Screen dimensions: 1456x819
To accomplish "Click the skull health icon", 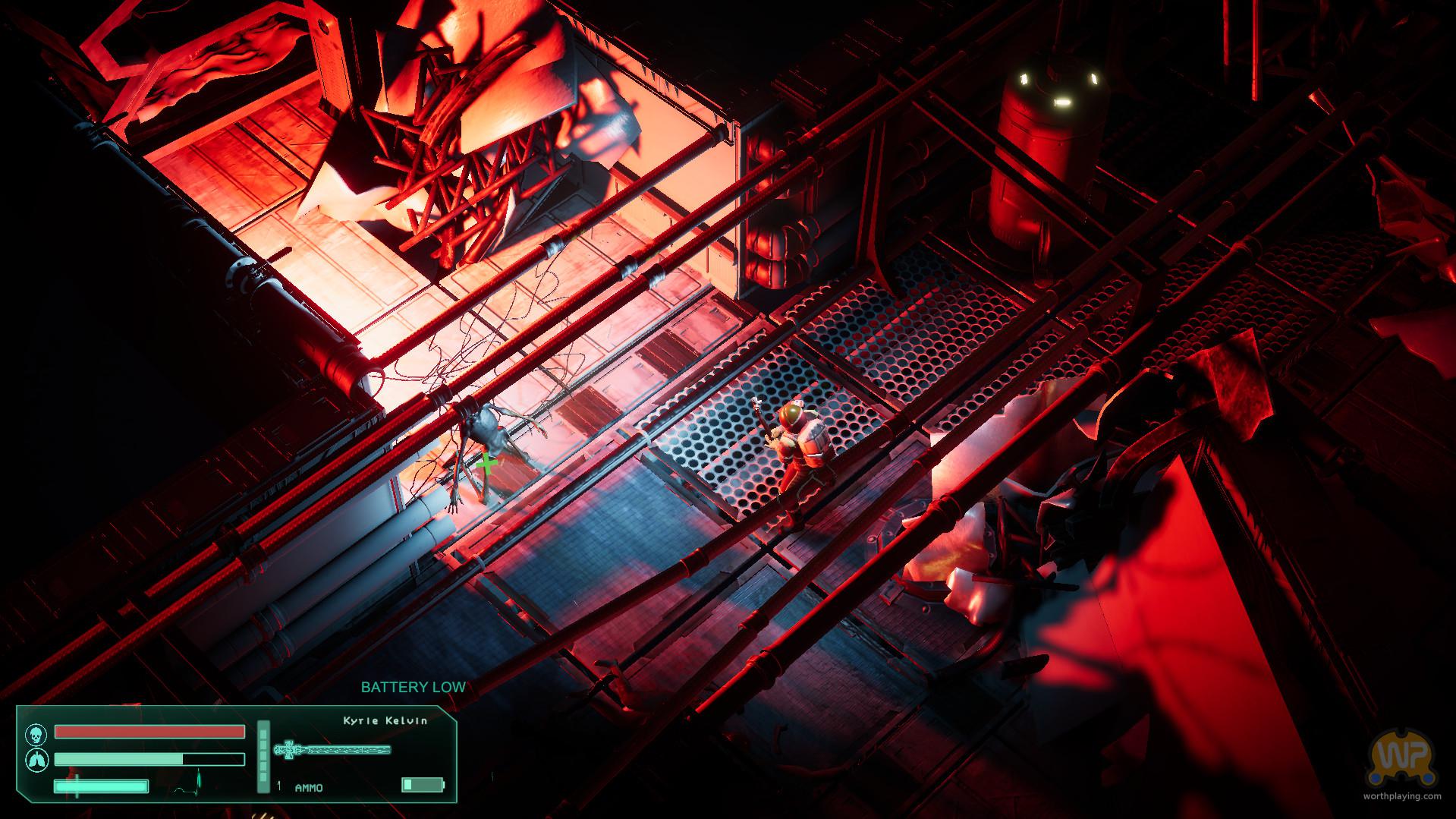I will [x=35, y=733].
